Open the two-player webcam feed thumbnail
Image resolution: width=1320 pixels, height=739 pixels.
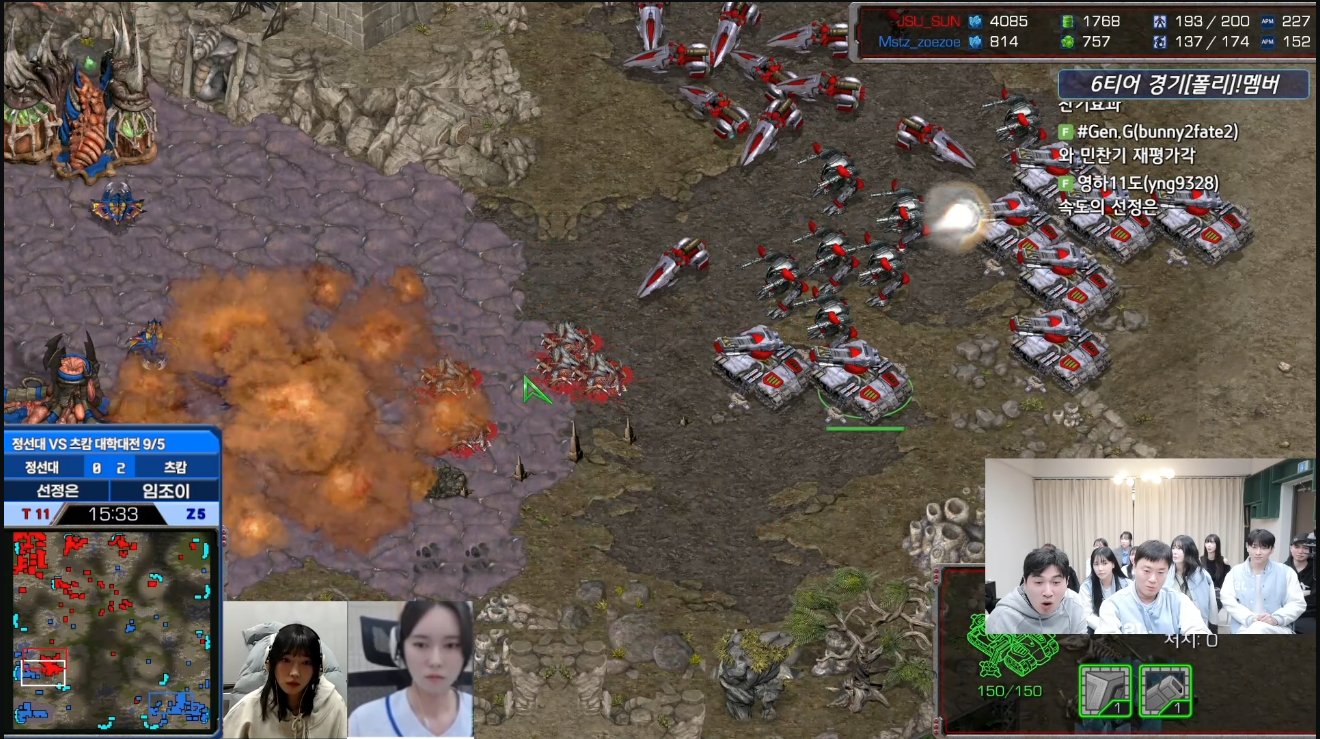pos(347,668)
